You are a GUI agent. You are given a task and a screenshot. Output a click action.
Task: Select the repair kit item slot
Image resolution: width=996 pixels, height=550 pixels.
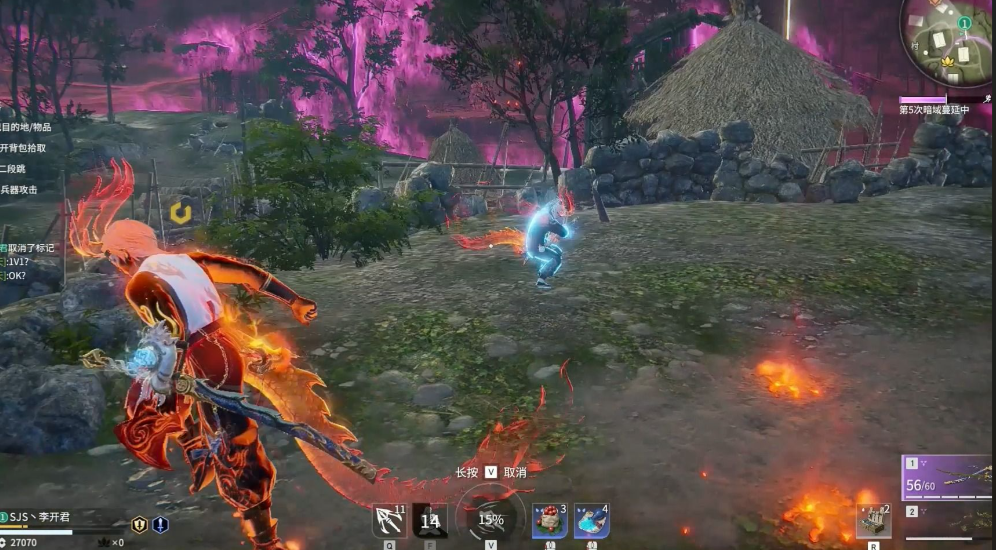point(873,521)
